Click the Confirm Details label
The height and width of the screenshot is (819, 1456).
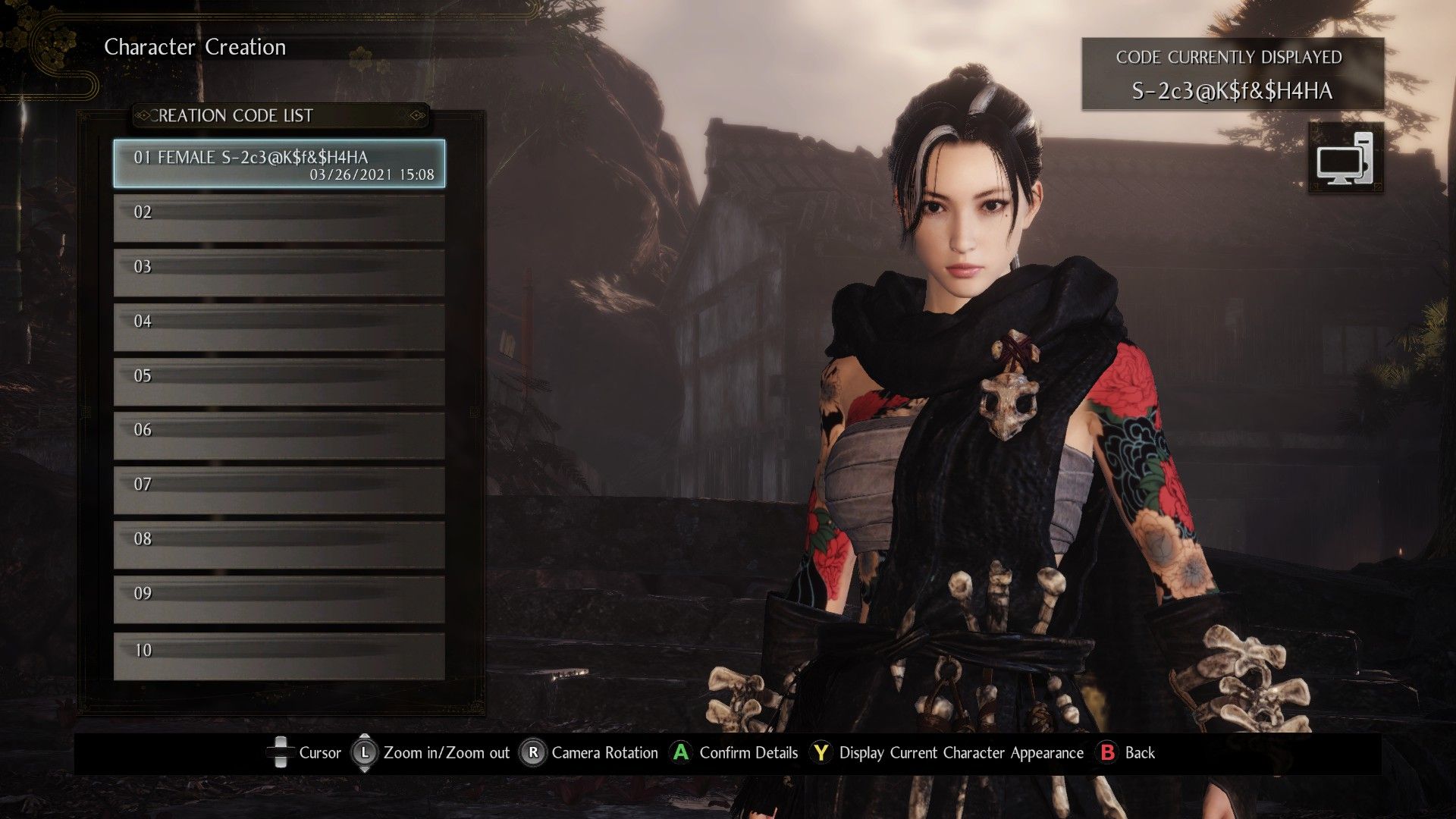748,753
